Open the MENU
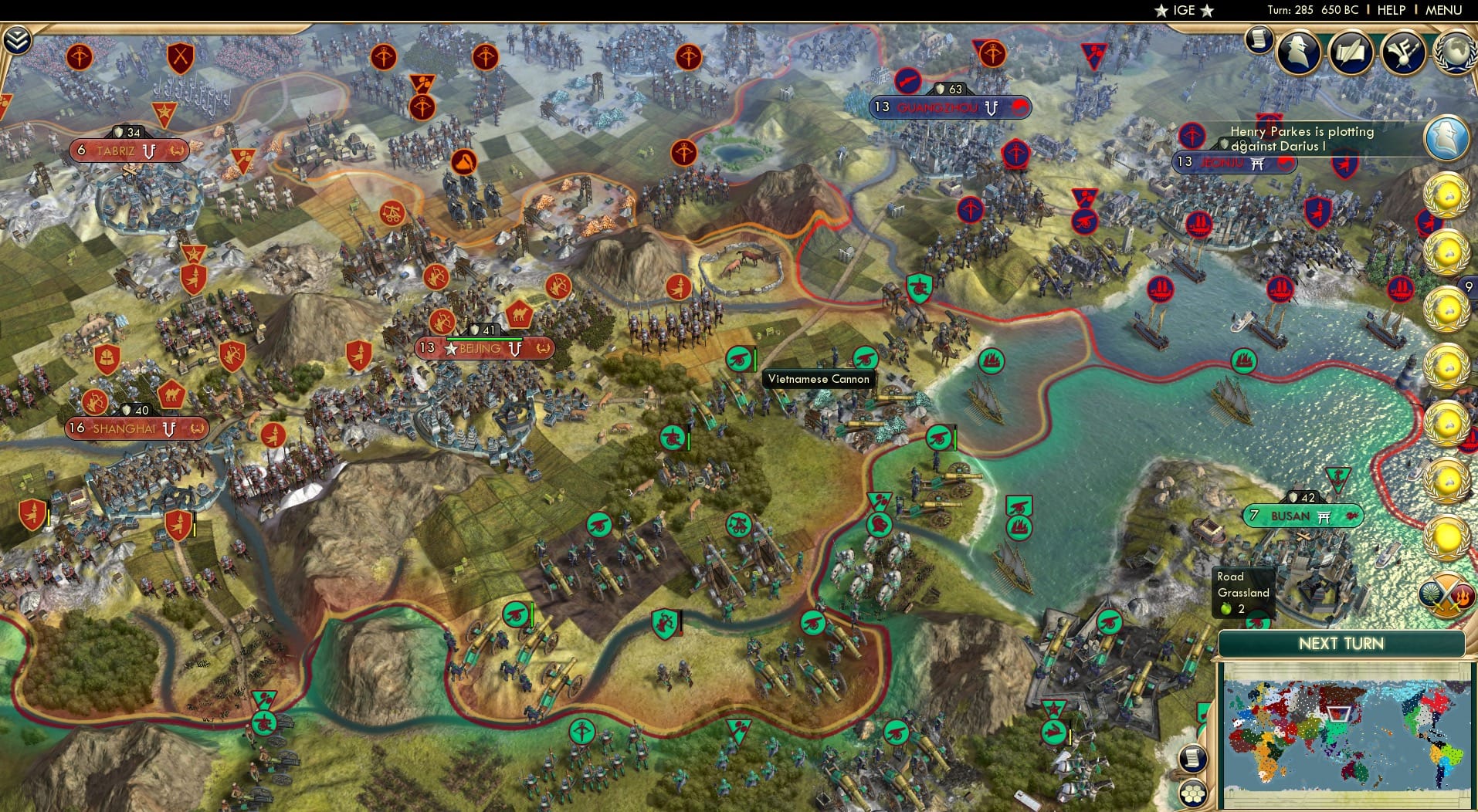Screen dimensions: 1478x812 click(1446, 10)
